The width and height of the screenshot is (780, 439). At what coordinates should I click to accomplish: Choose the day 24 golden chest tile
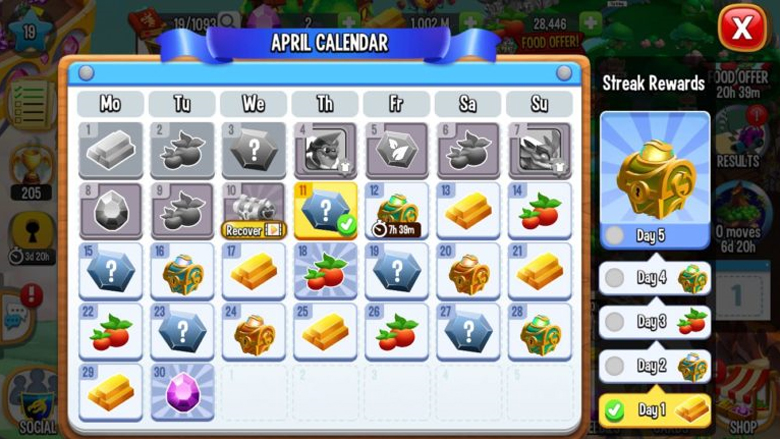click(x=254, y=331)
